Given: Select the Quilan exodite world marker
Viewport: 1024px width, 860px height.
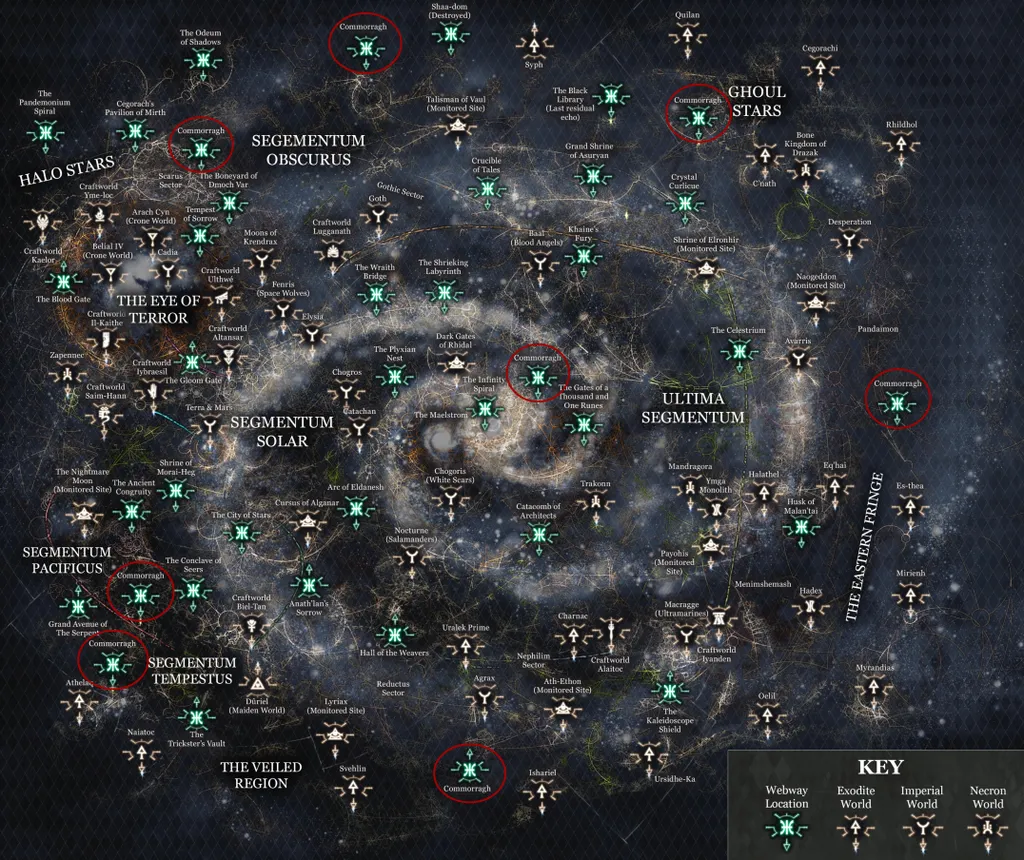Looking at the screenshot, I should (x=687, y=35).
